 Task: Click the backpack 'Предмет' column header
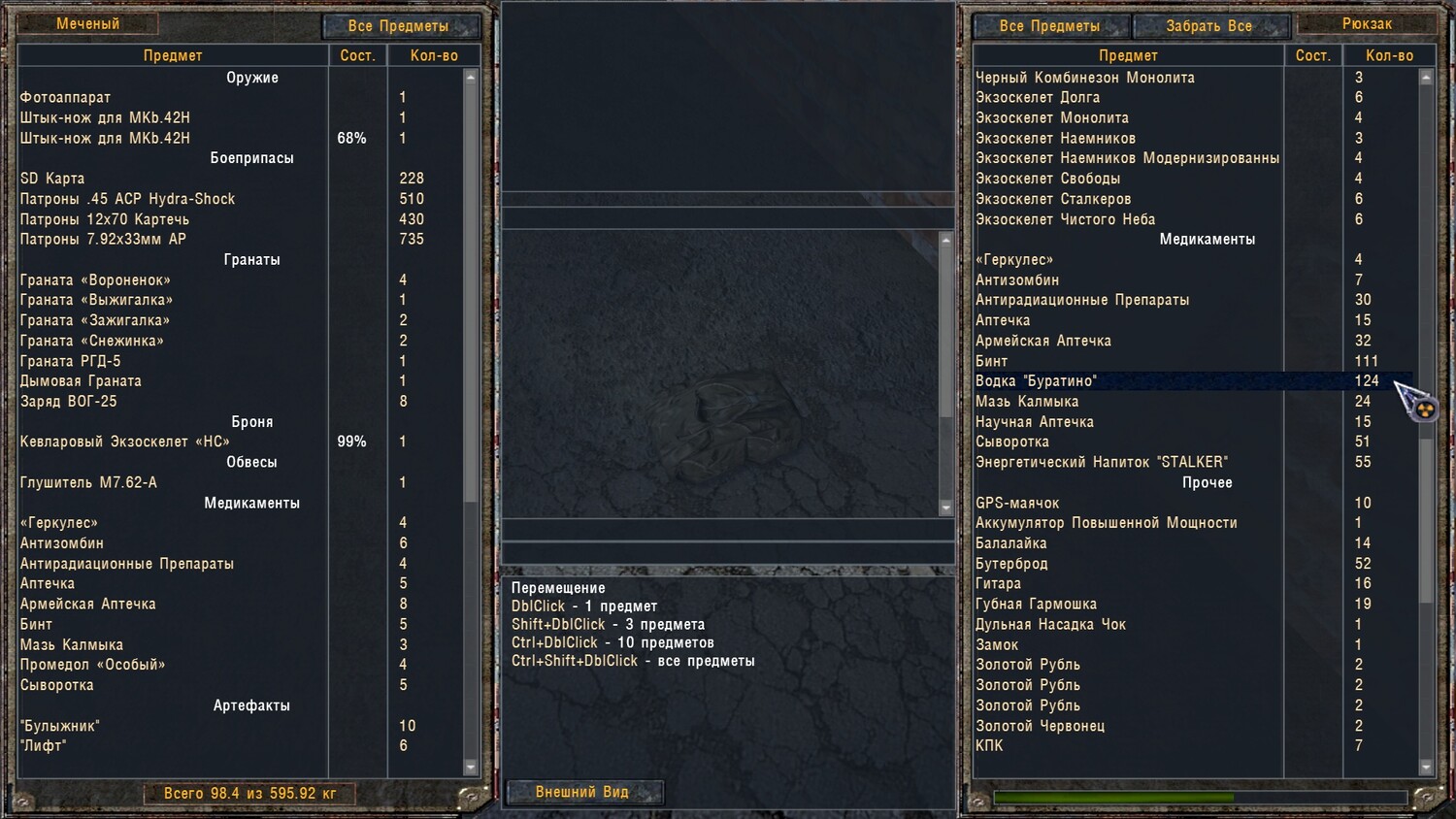[x=1128, y=55]
